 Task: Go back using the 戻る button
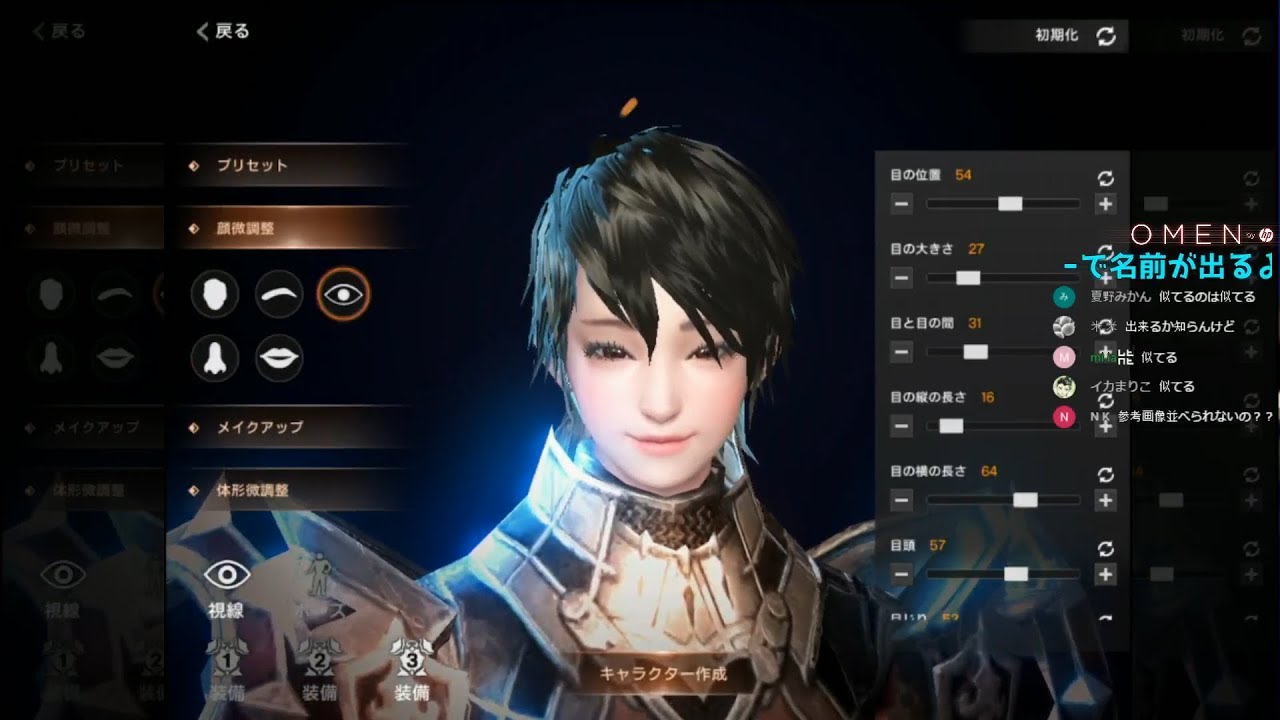click(223, 32)
